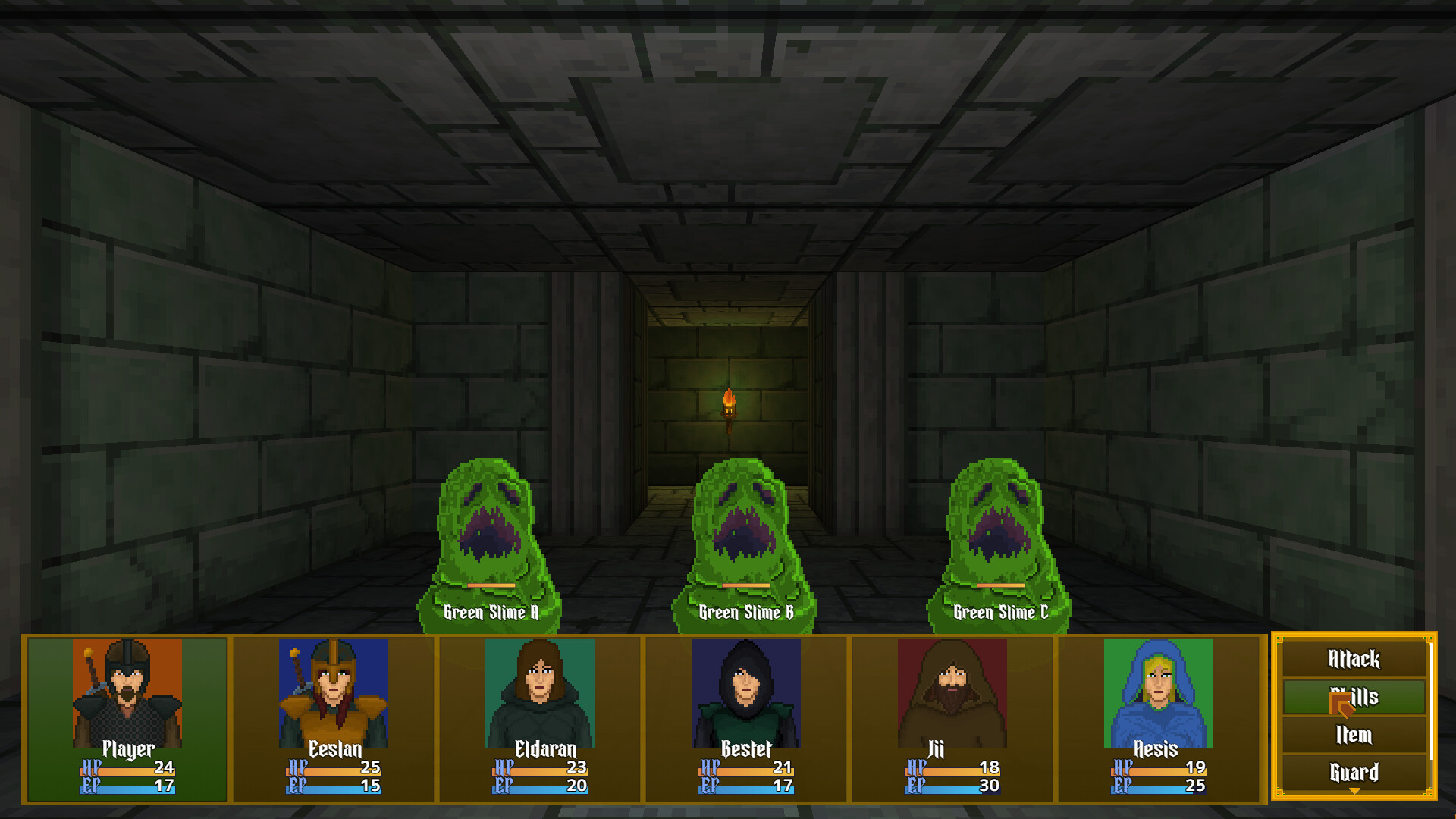Select Jii's party panel
1456x819 pixels.
[952, 718]
